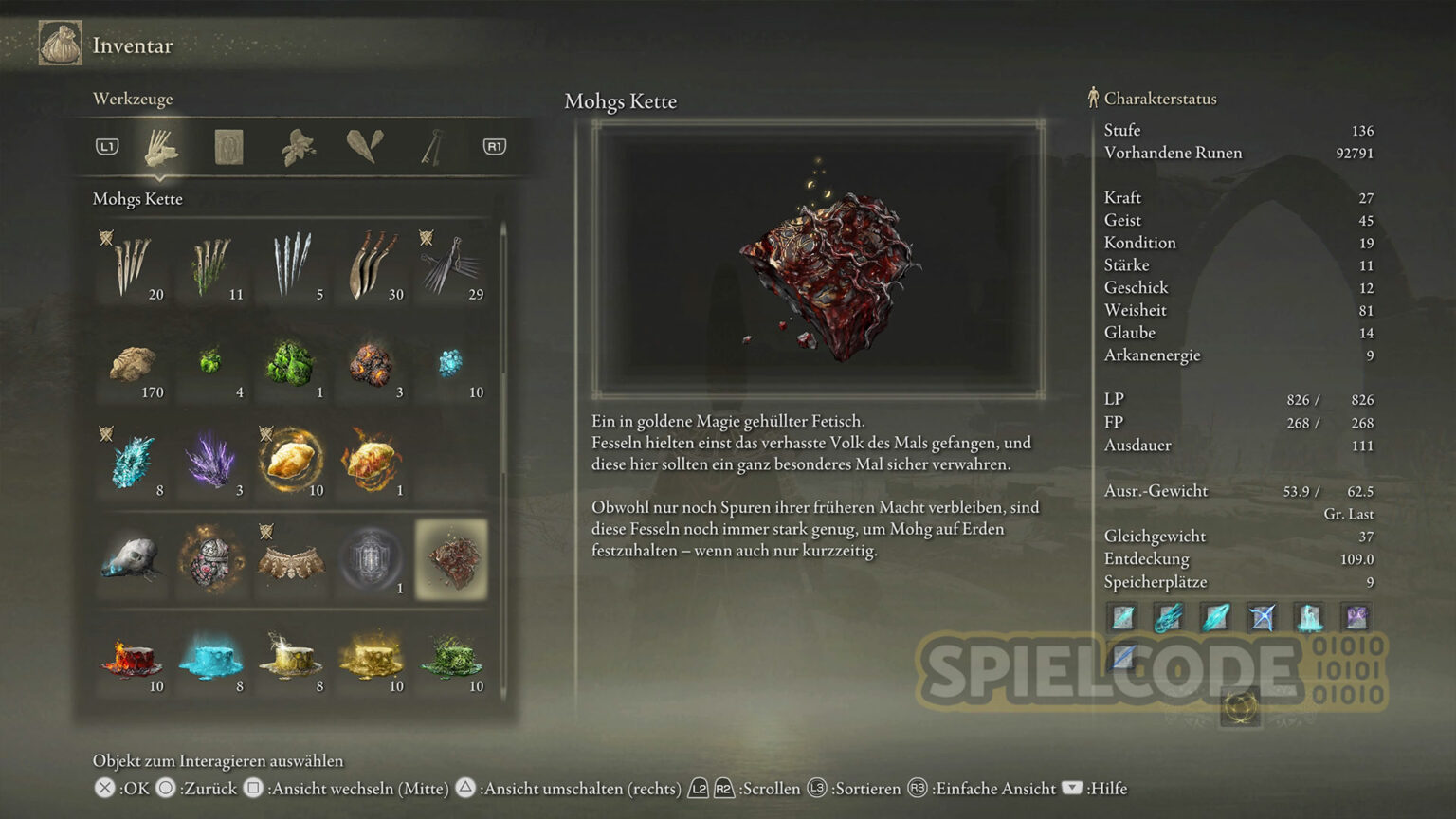This screenshot has width=1456, height=819.
Task: Pick the green grease stack of 10
Action: (450, 659)
